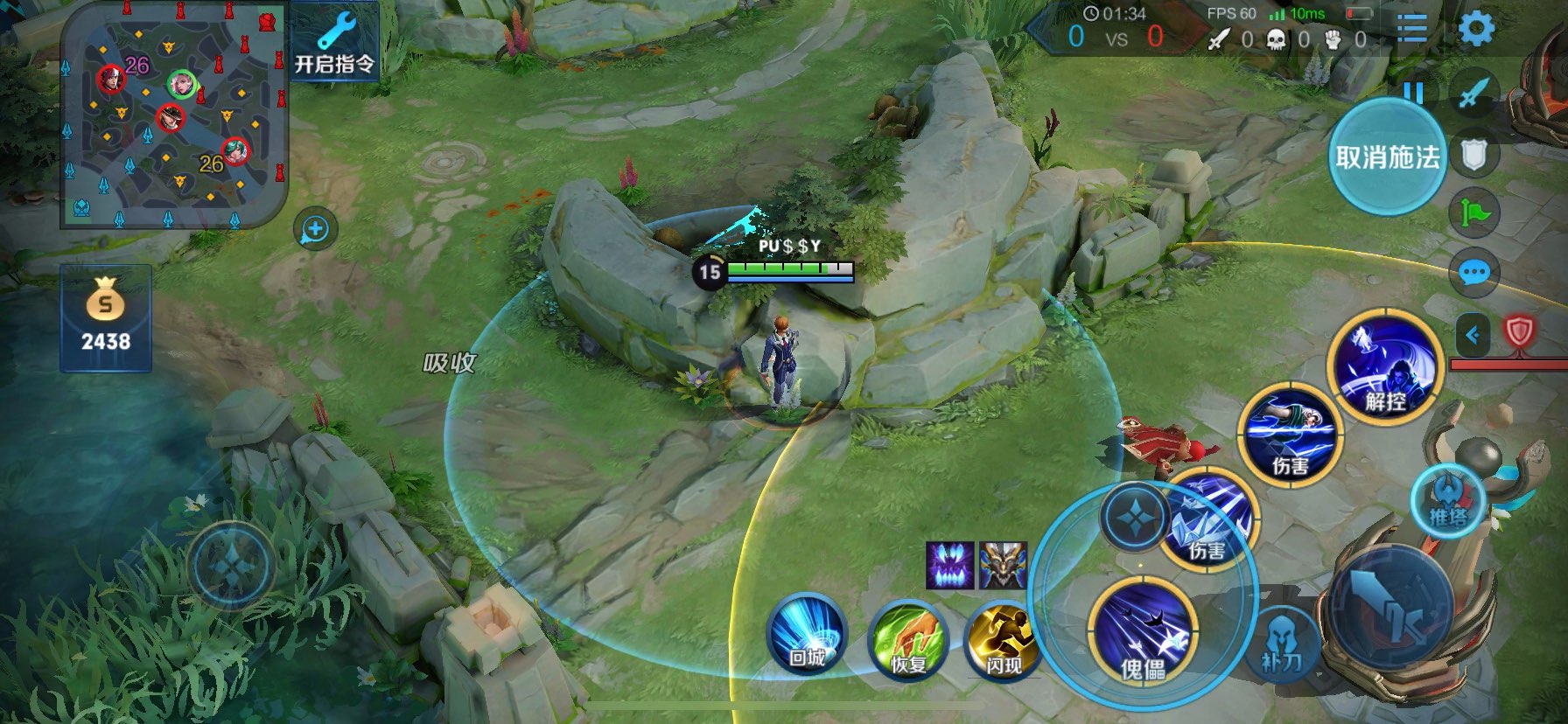Tap the magnifier plus icon below minimap
This screenshot has width=1568, height=724.
[x=315, y=230]
